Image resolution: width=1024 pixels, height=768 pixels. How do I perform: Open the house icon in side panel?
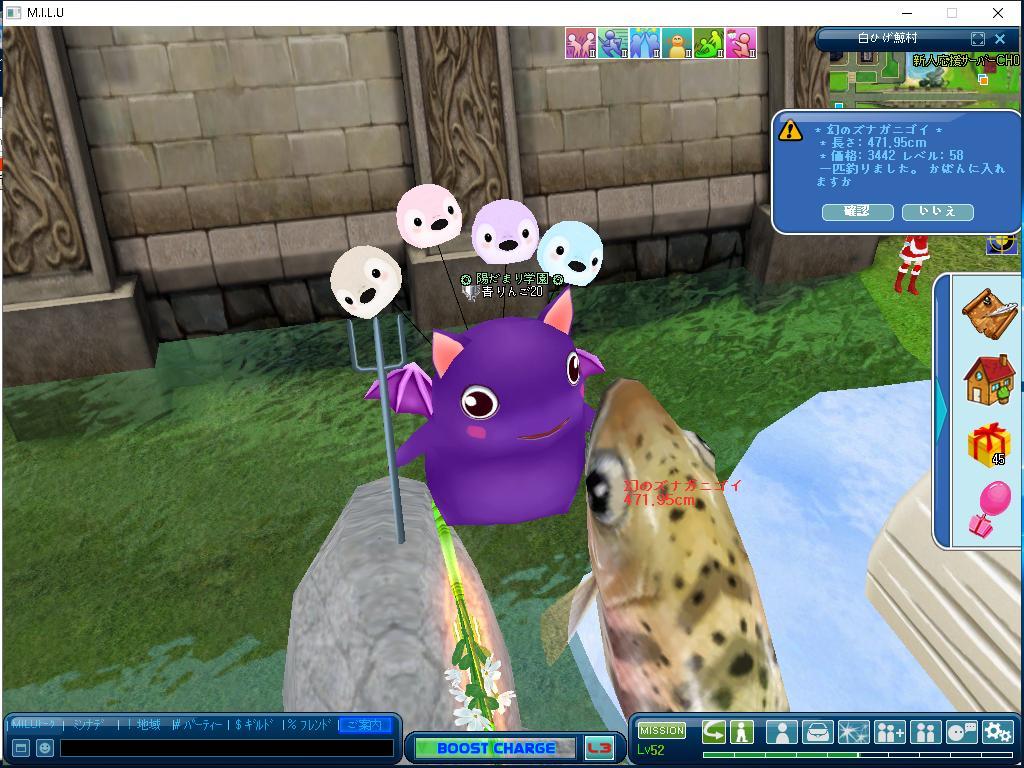pyautogui.click(x=989, y=379)
